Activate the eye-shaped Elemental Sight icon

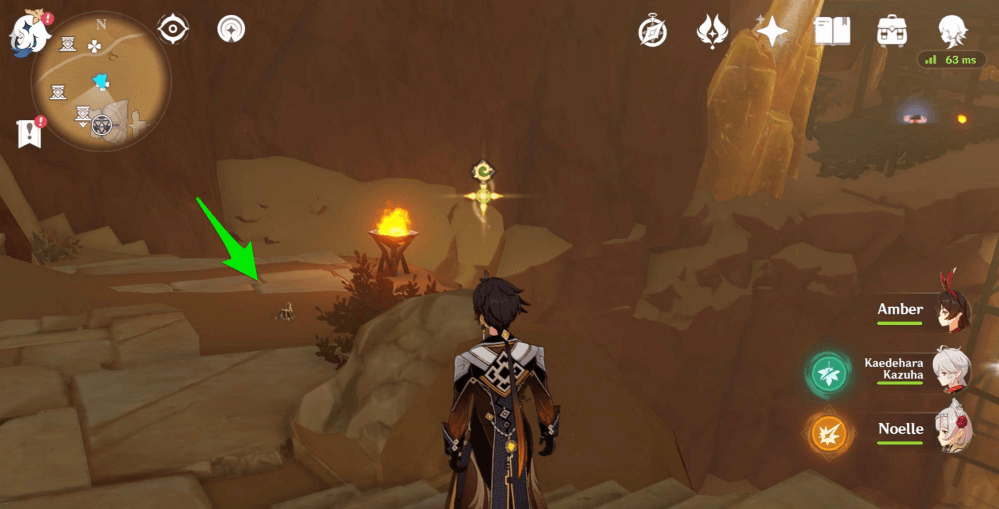tap(173, 29)
